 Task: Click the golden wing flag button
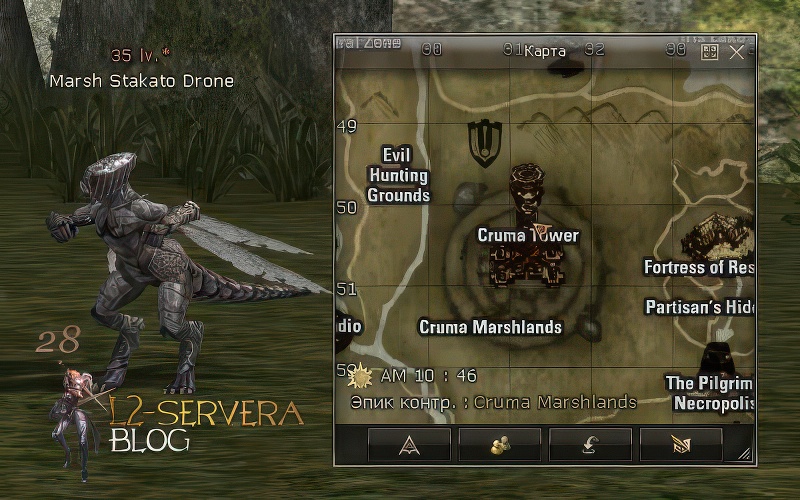[681, 445]
